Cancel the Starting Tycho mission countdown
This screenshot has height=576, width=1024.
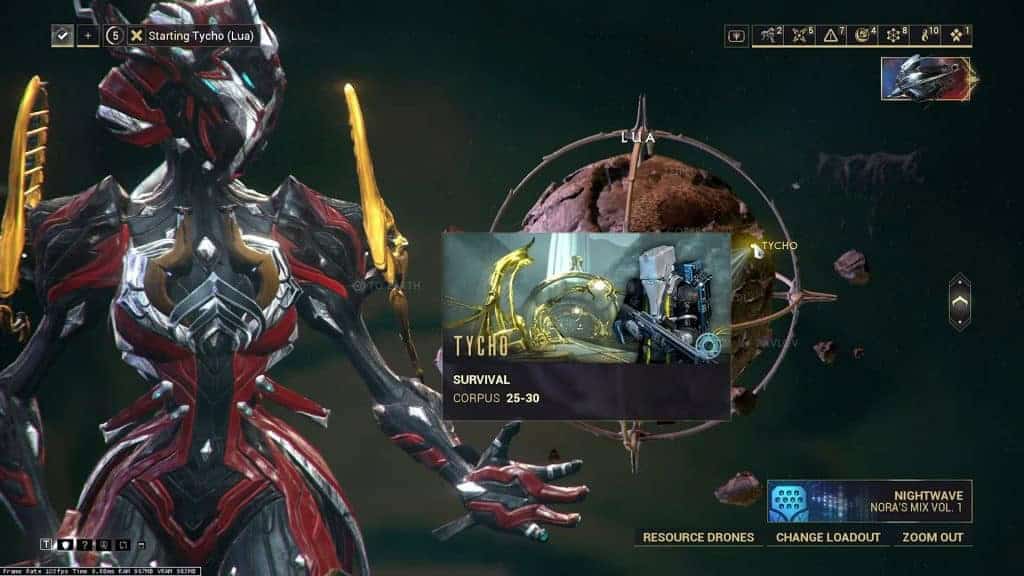(x=136, y=36)
